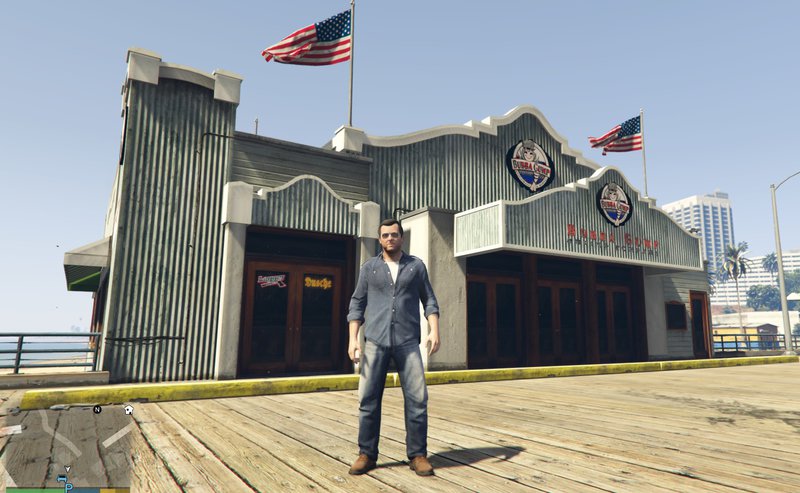Click the north compass marker

[x=97, y=409]
